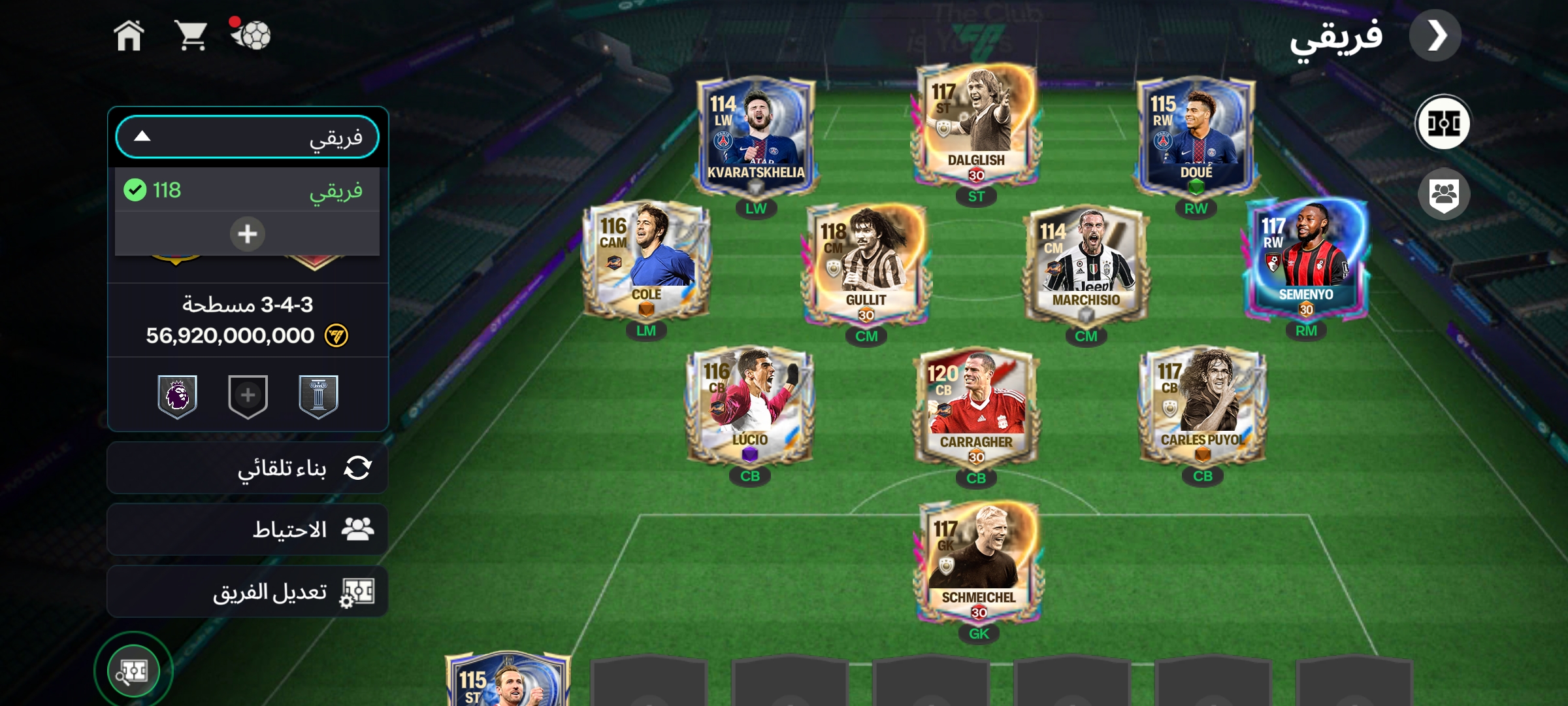This screenshot has height=706, width=1568.
Task: Pick Carragher's 120 CB card
Action: pyautogui.click(x=976, y=409)
